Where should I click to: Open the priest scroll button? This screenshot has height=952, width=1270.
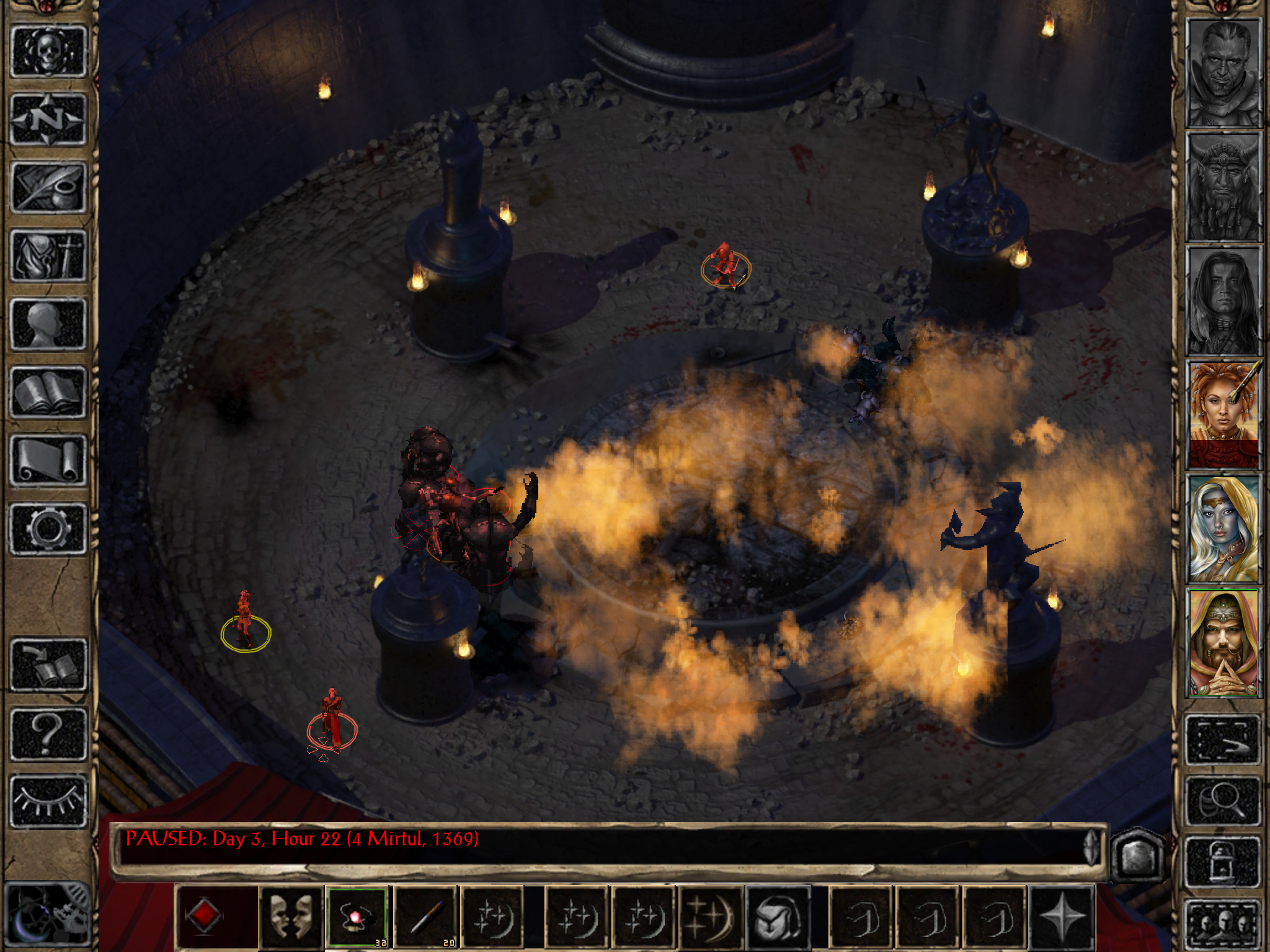[48, 460]
